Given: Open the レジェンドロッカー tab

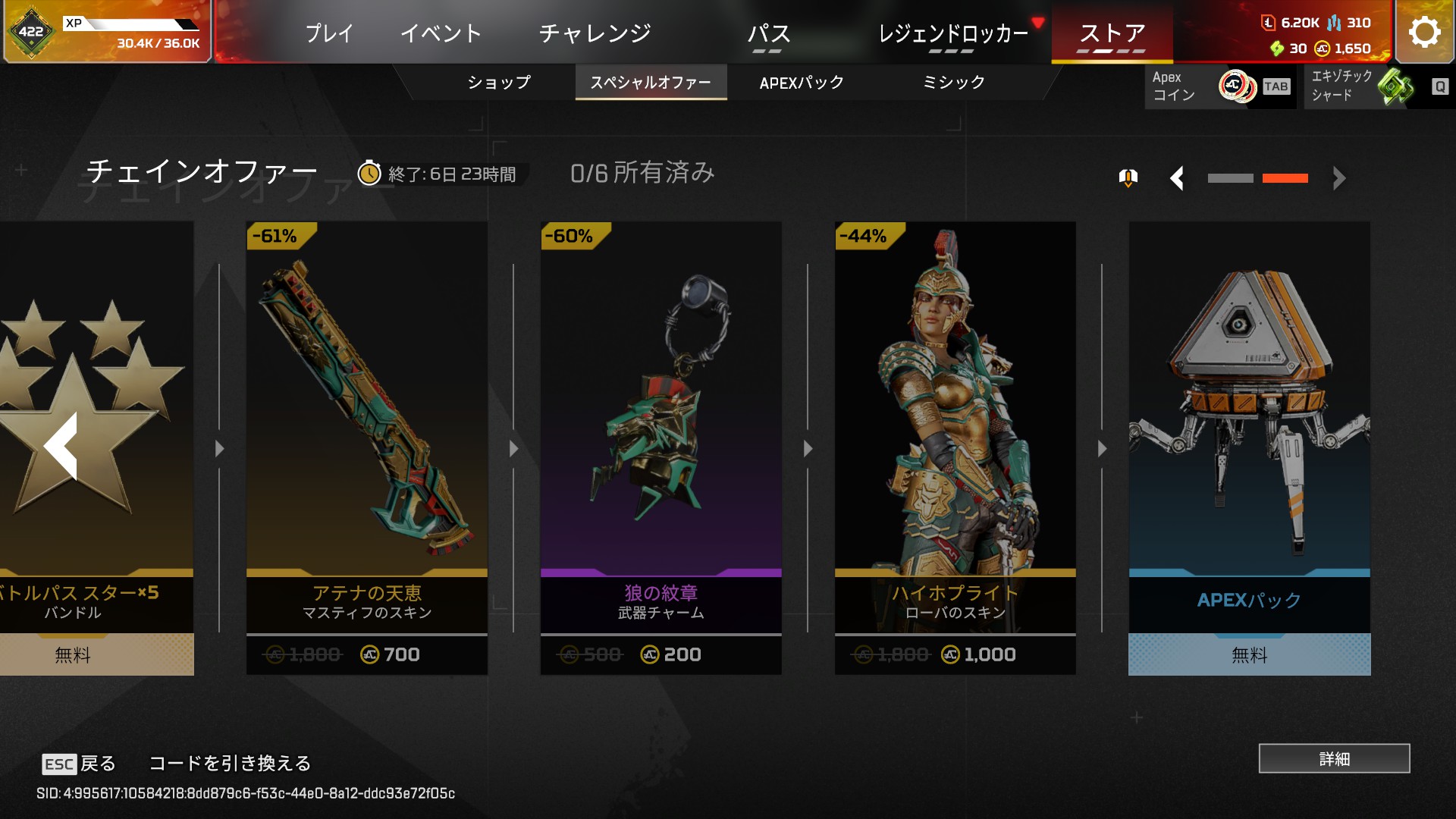Looking at the screenshot, I should coord(952,33).
